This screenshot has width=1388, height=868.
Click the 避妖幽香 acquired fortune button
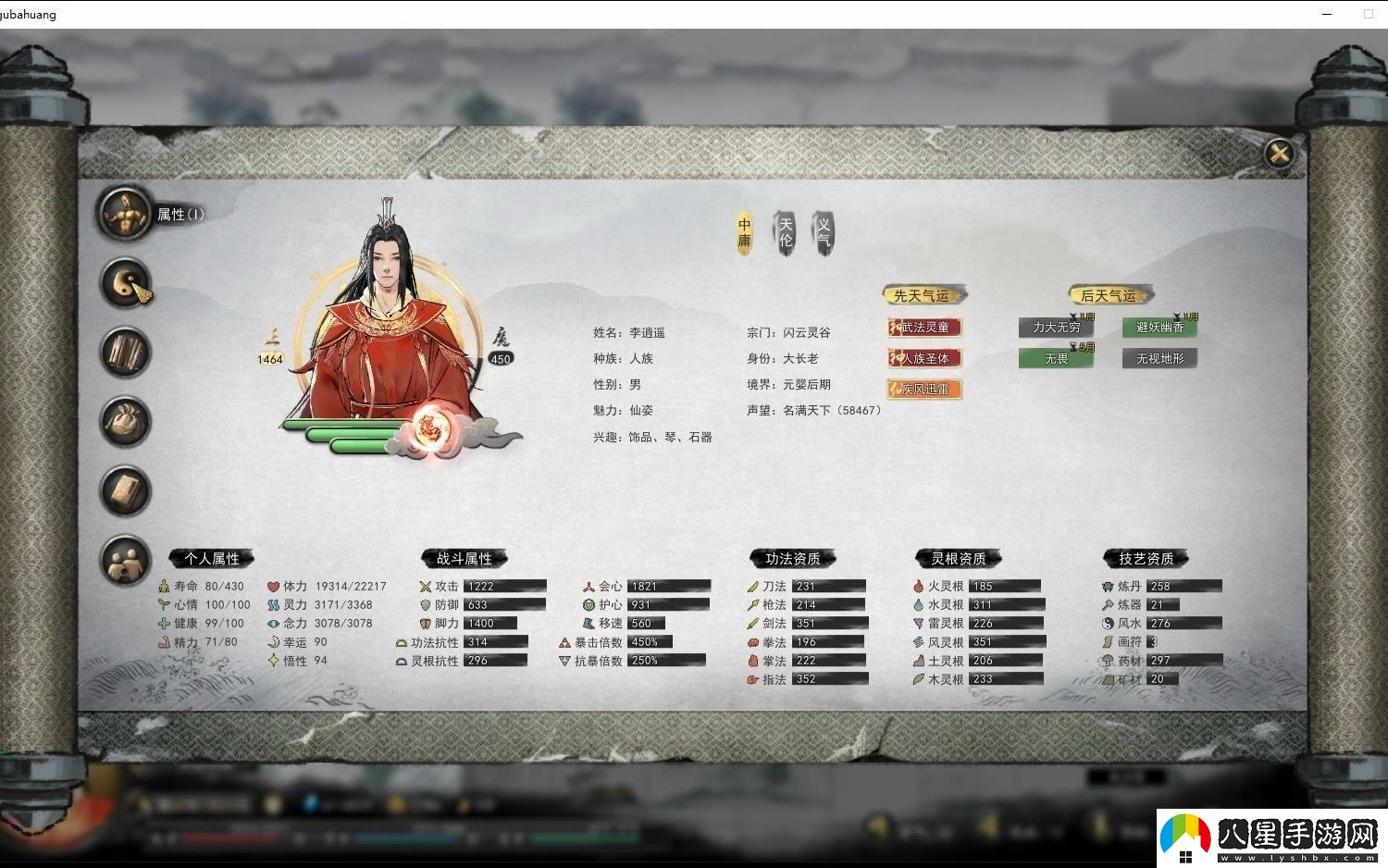pos(1159,327)
